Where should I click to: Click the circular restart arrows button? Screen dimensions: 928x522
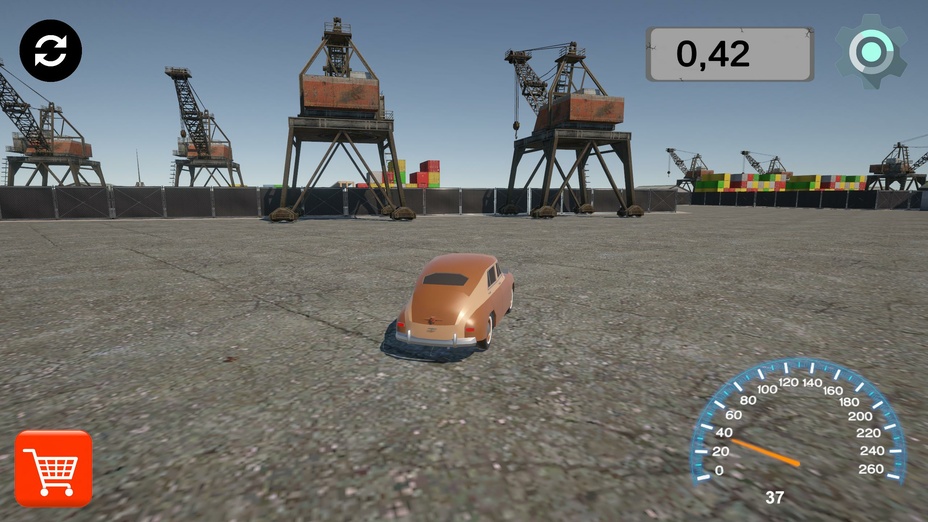point(51,51)
